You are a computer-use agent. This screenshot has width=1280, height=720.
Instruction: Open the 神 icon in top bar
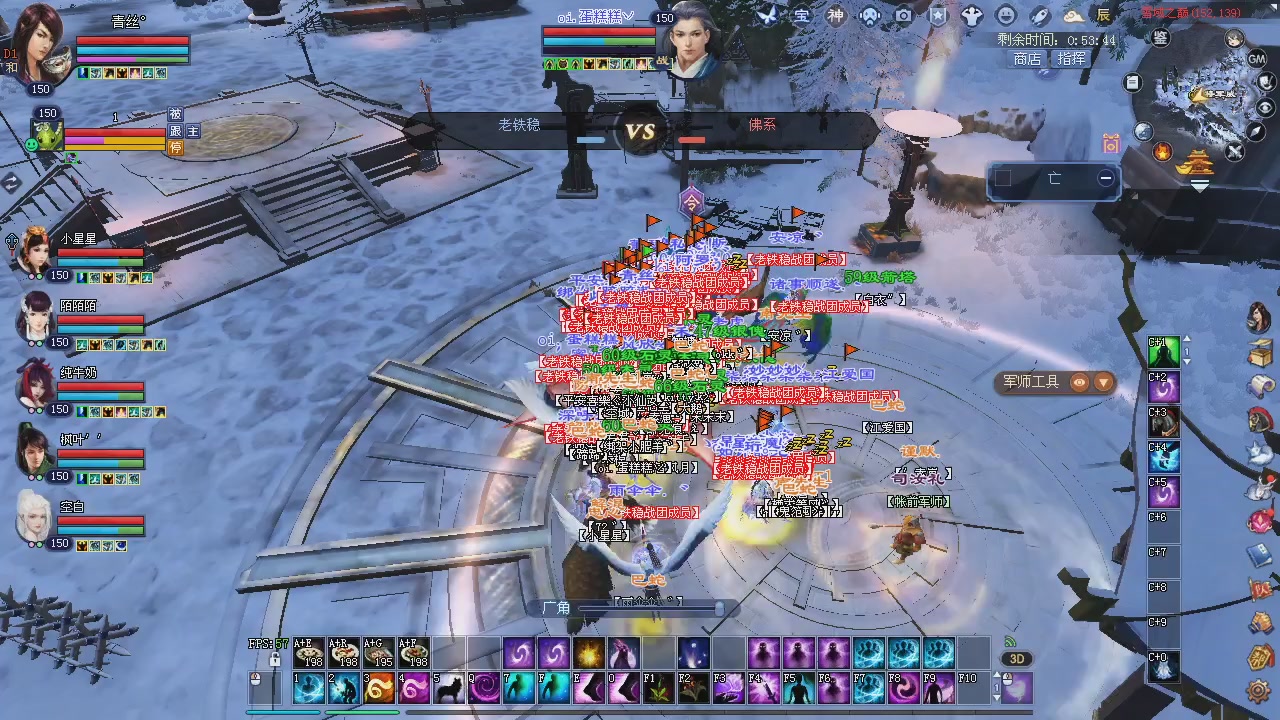(x=835, y=16)
